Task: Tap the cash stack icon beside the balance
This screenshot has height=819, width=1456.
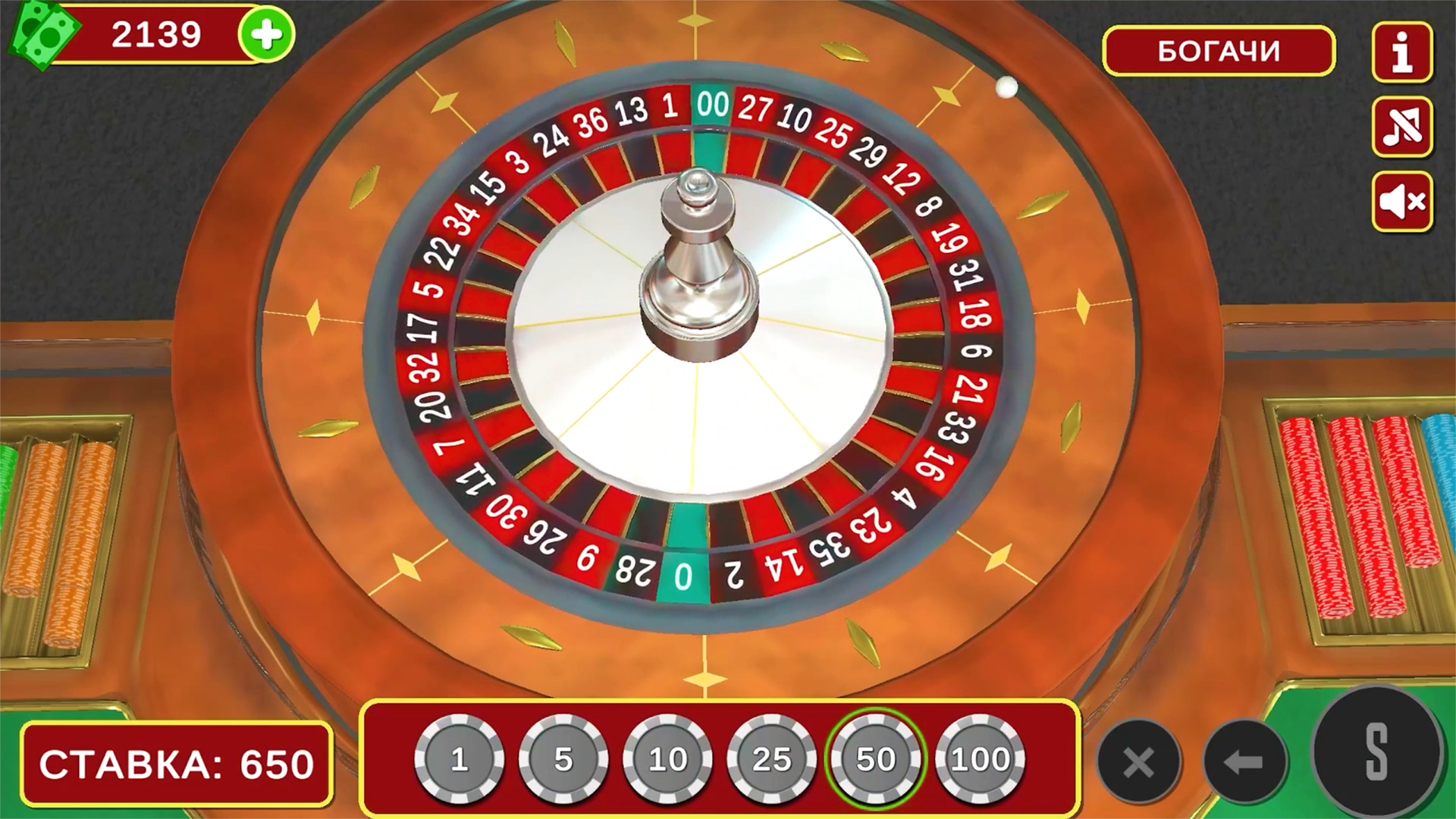Action: [43, 32]
